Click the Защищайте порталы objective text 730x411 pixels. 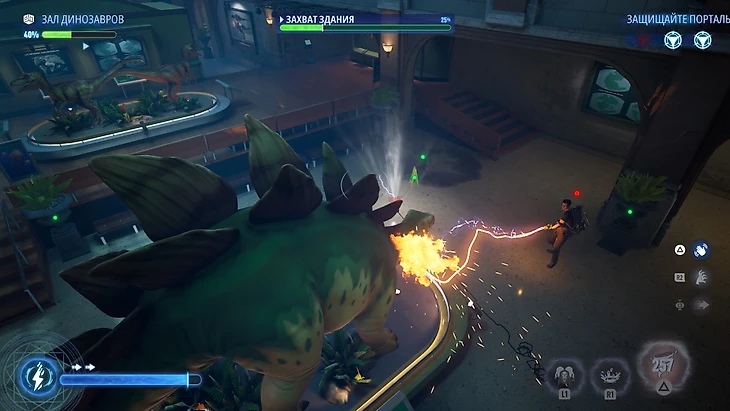(669, 19)
